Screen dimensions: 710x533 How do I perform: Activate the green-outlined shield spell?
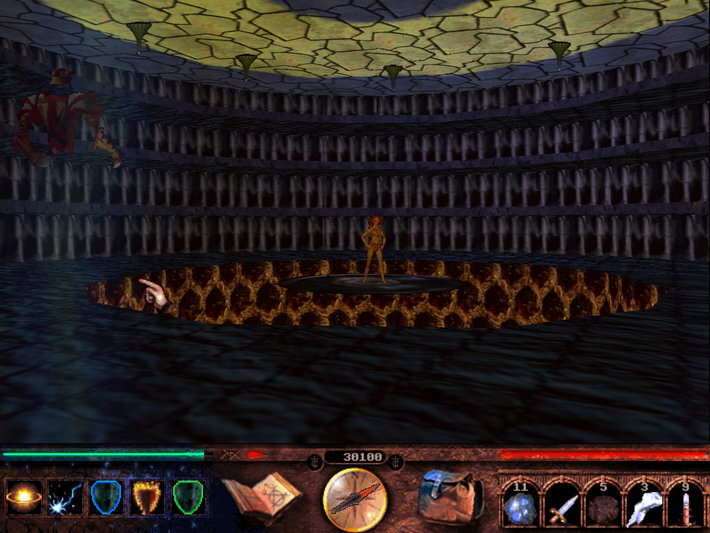tap(188, 497)
